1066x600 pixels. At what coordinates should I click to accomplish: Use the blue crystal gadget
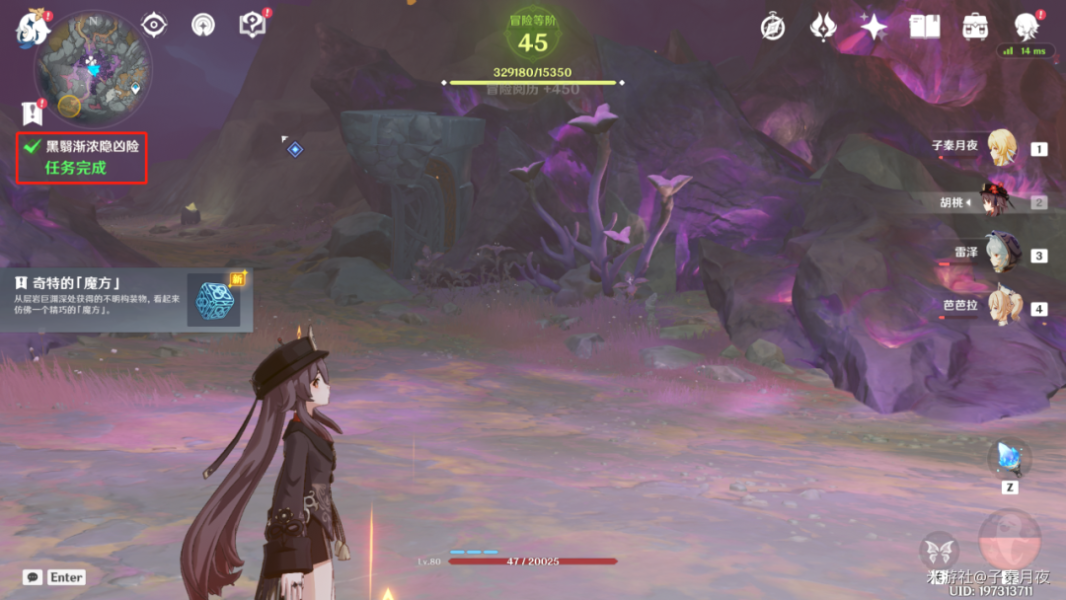click(1009, 458)
